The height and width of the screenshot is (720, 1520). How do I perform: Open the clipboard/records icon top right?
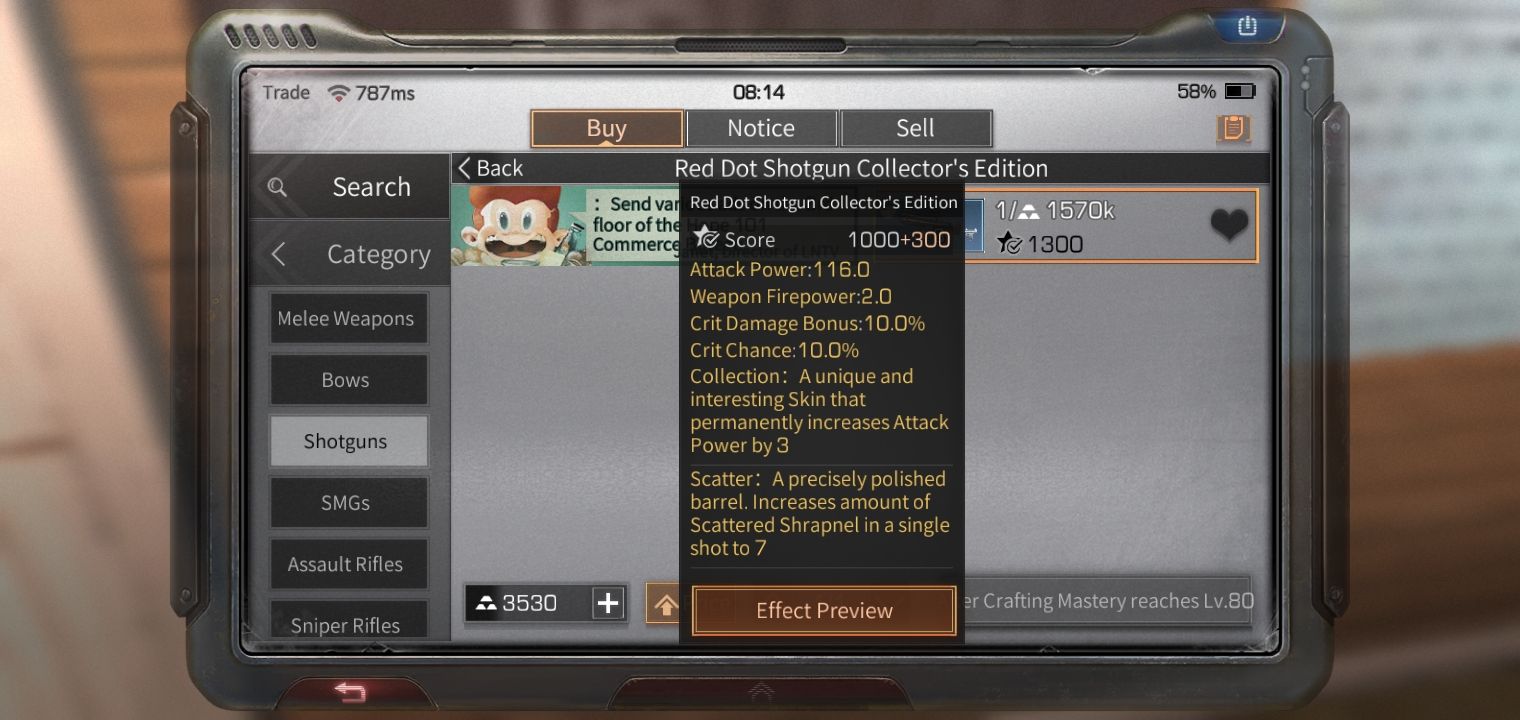[x=1234, y=129]
